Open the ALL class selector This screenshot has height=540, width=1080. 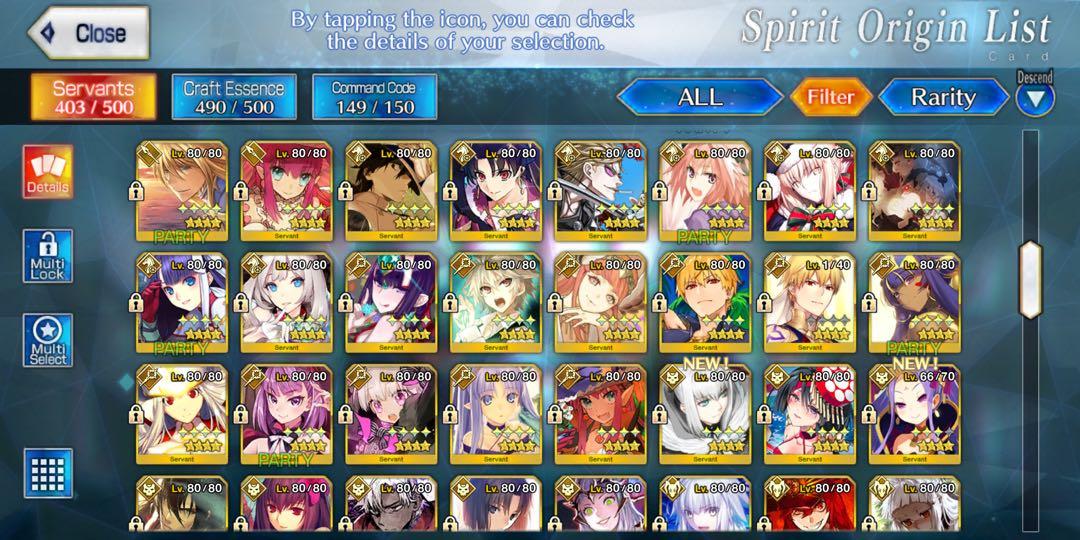(699, 97)
